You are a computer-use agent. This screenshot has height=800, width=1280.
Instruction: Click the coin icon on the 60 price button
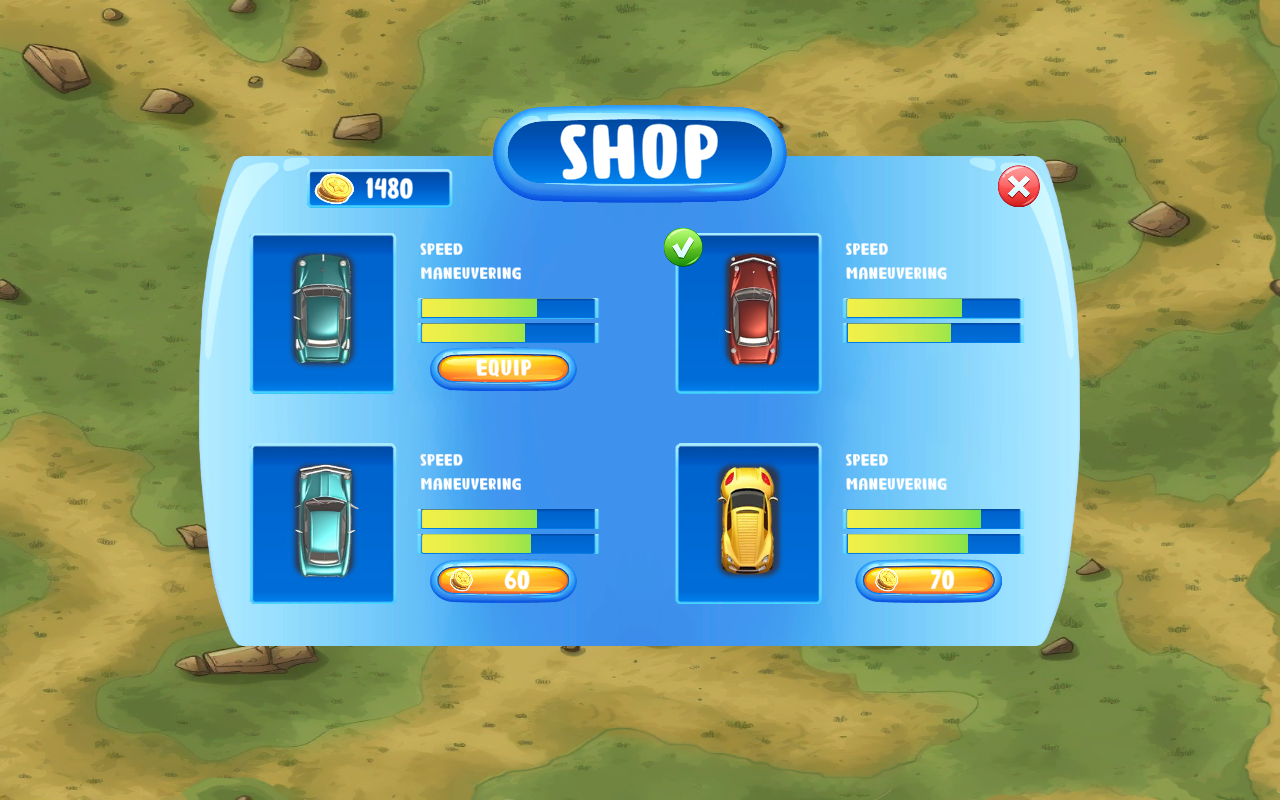point(463,581)
